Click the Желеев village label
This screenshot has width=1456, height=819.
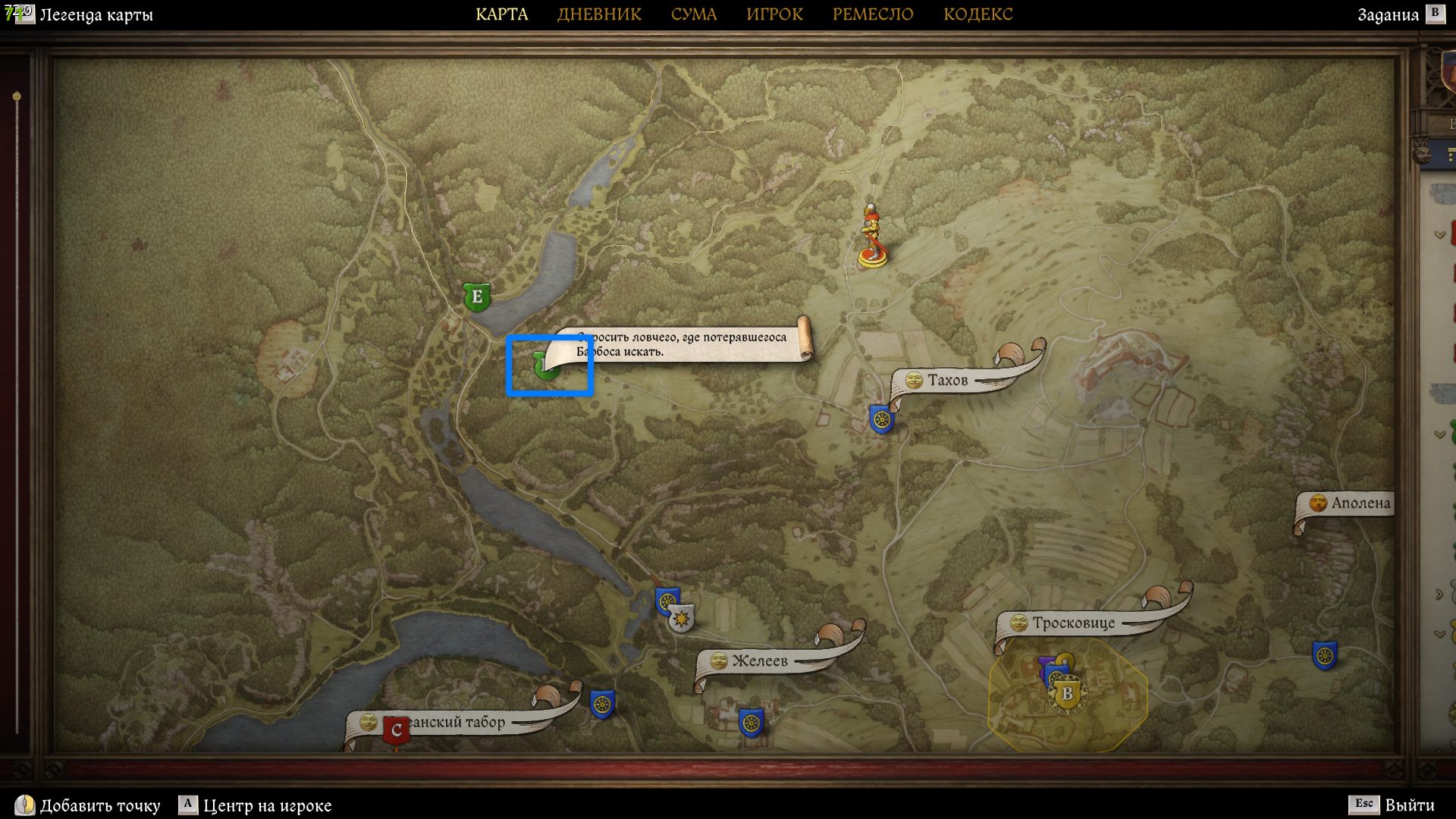pos(759,661)
